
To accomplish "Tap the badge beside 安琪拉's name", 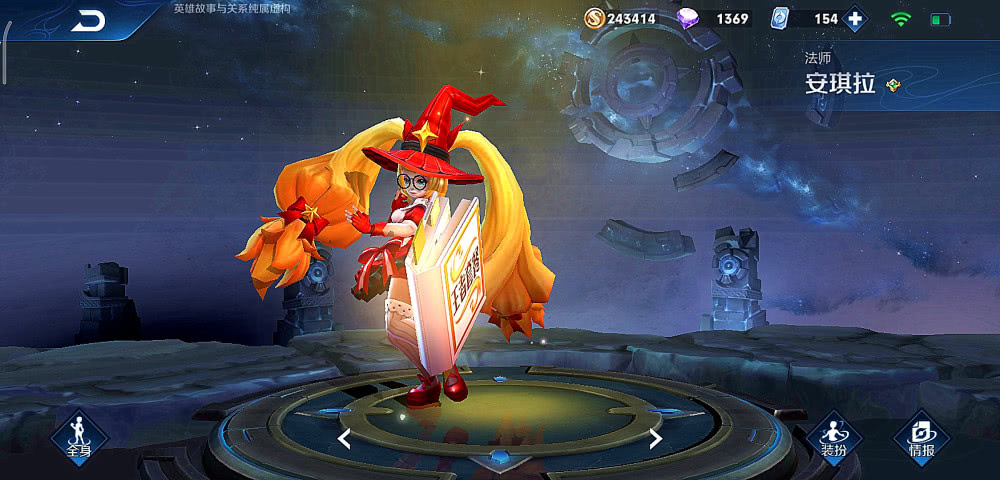I will tap(893, 85).
